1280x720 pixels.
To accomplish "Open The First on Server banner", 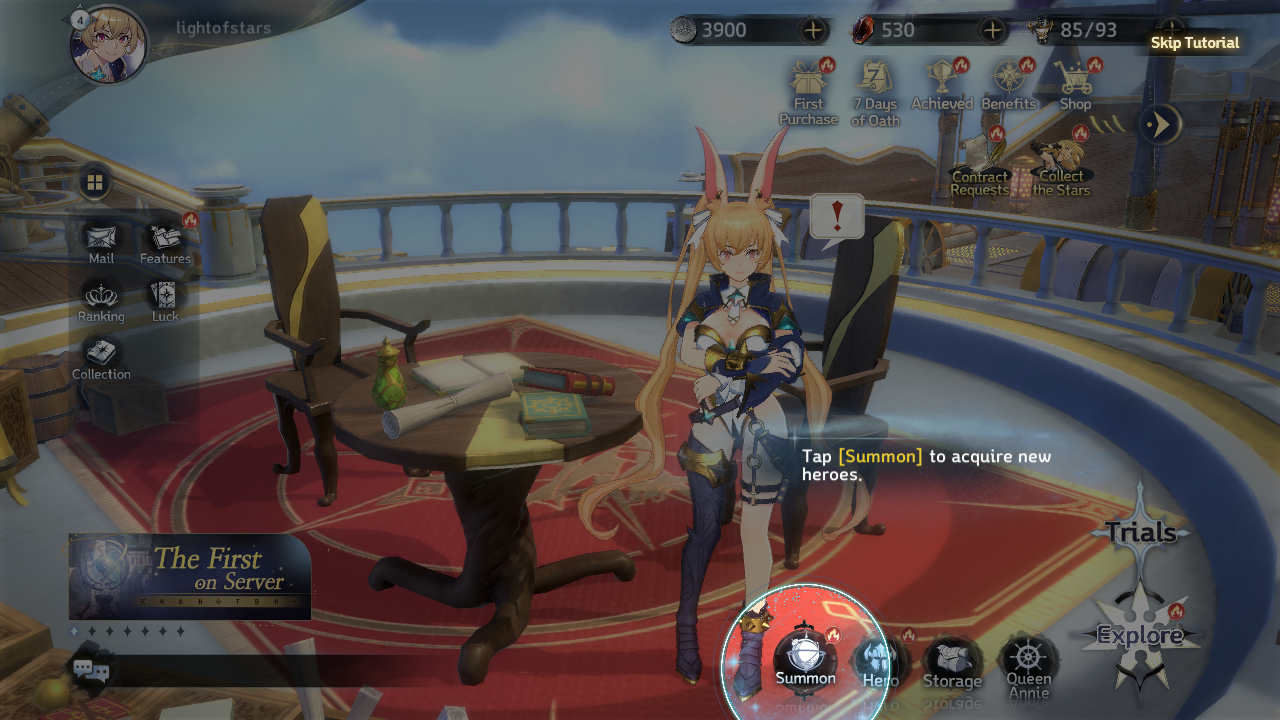I will click(190, 576).
